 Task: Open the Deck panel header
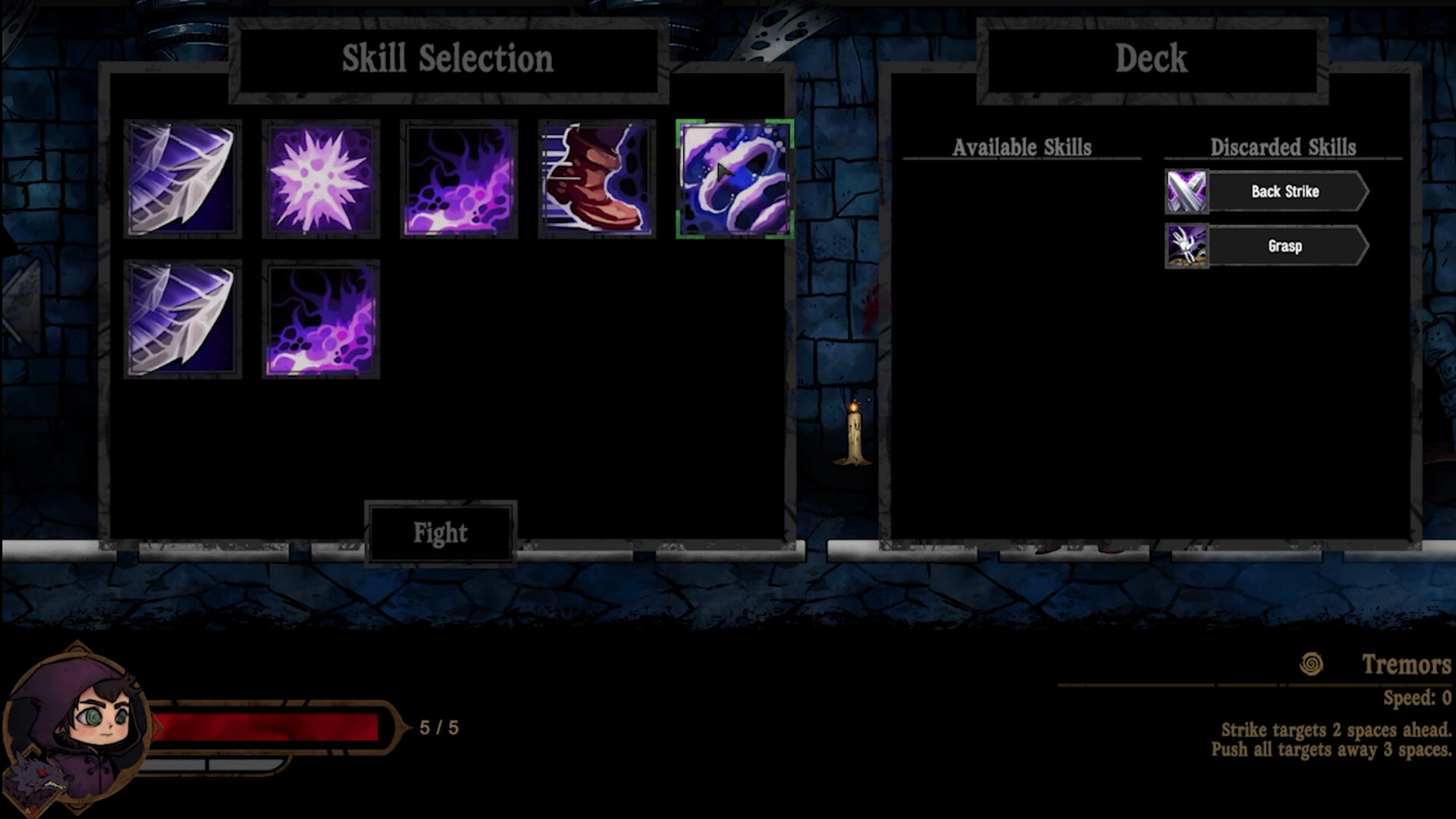click(1150, 60)
